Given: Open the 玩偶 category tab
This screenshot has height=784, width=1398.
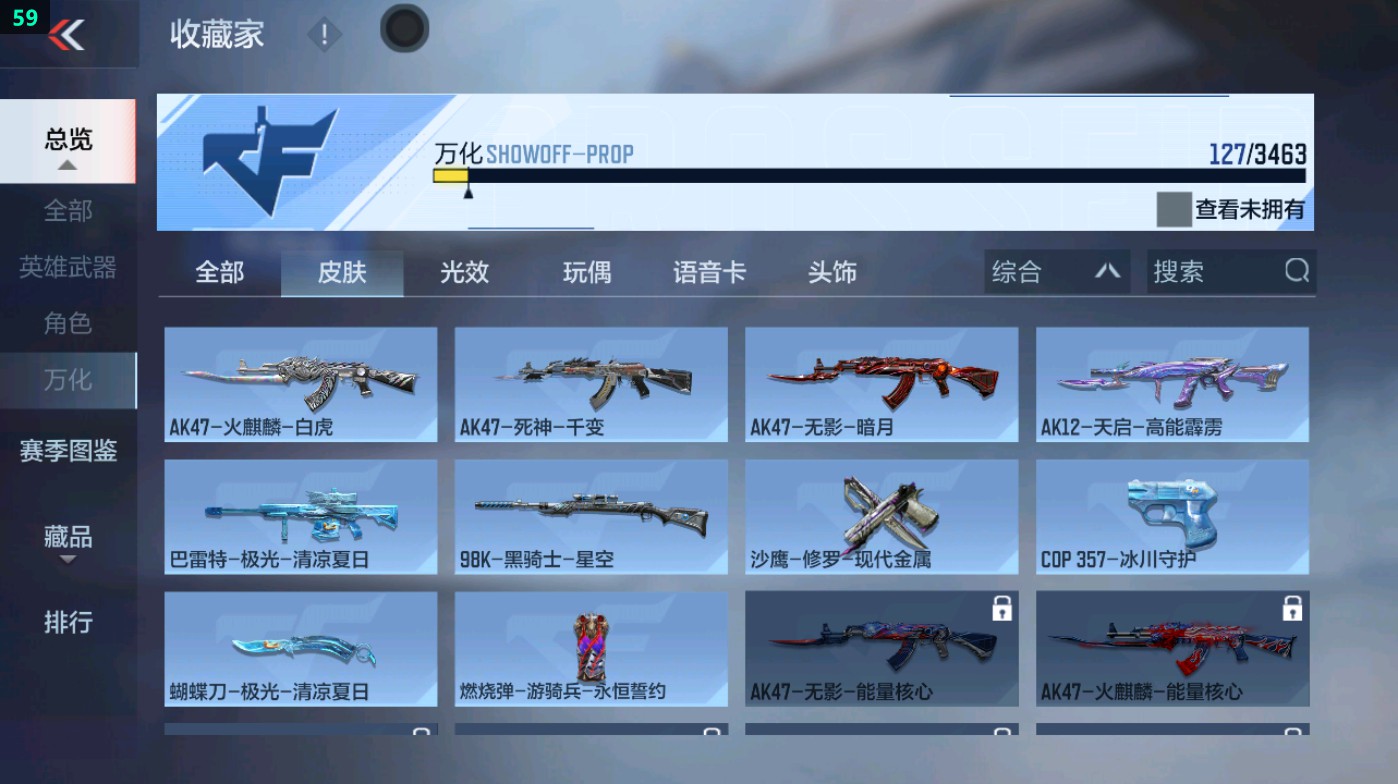Looking at the screenshot, I should [x=586, y=271].
